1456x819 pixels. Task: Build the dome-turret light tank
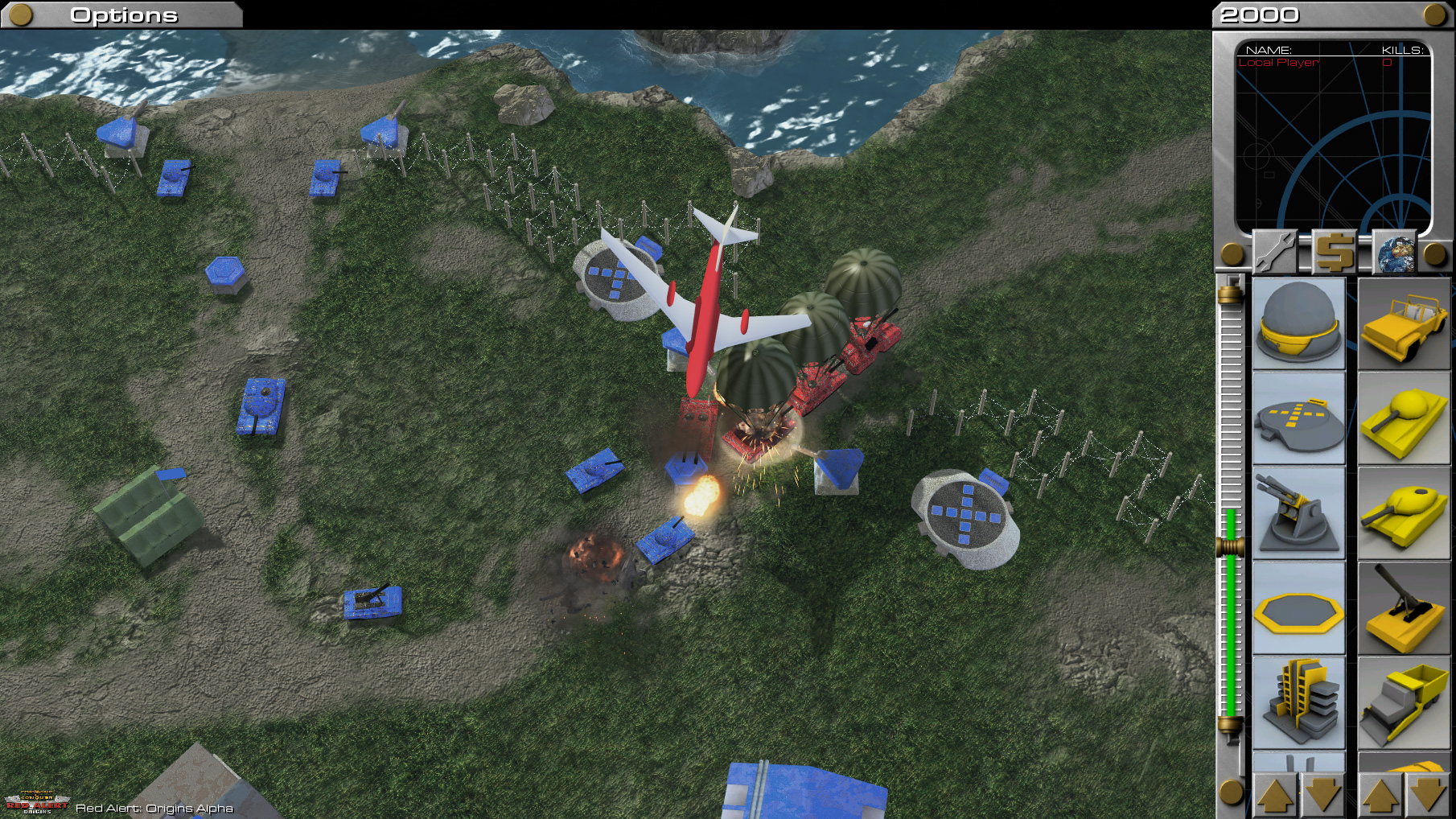(1404, 418)
